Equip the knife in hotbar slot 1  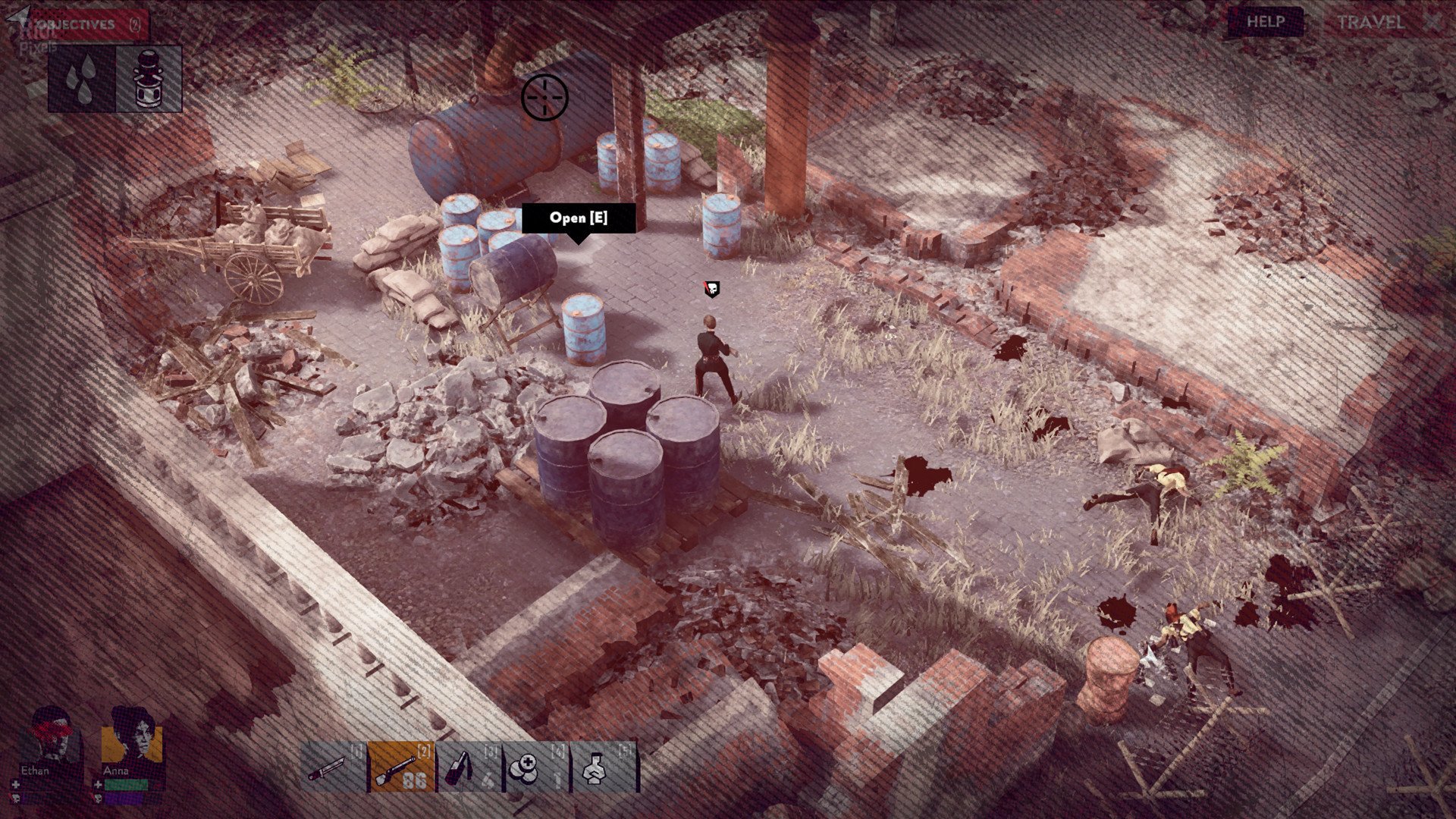[334, 767]
